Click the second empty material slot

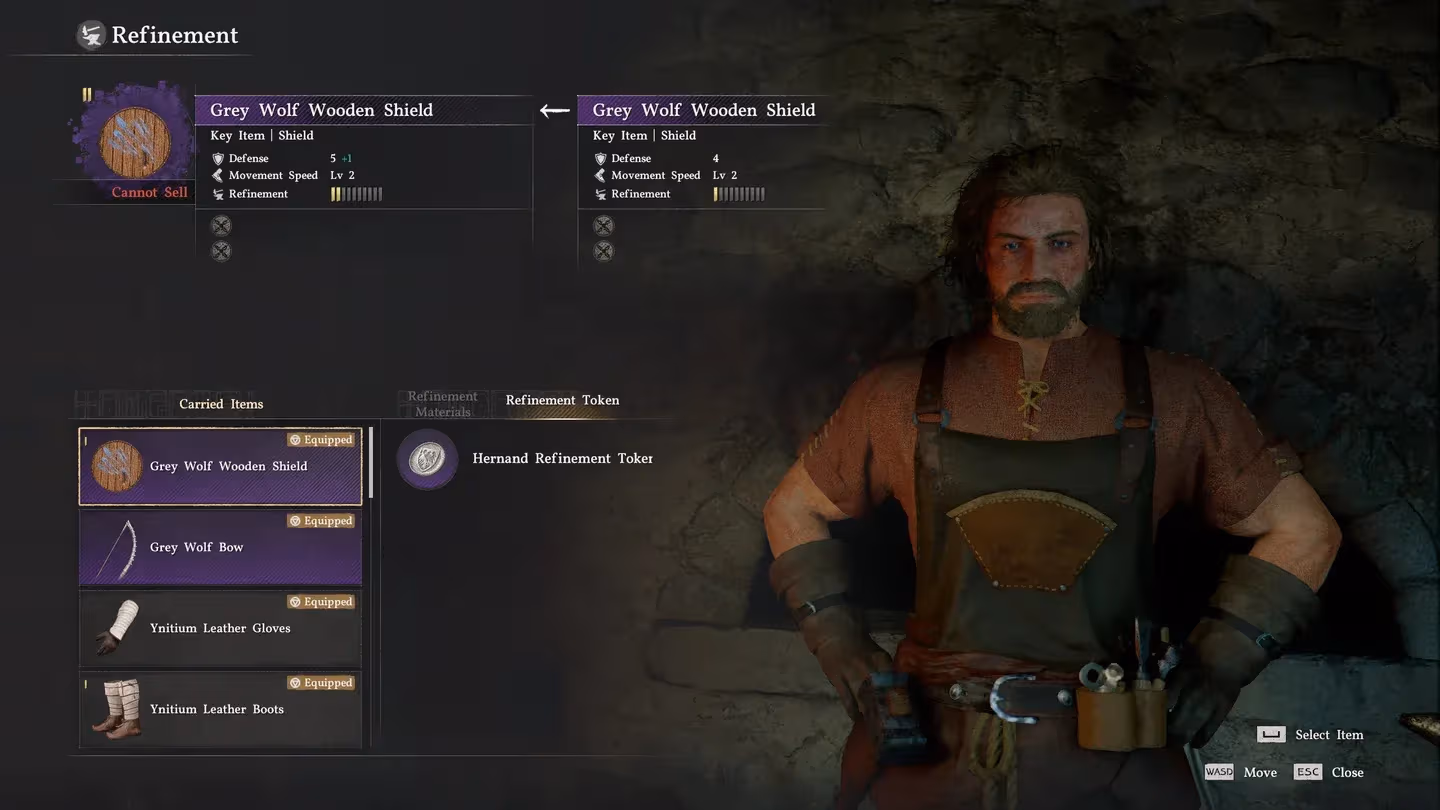[x=220, y=251]
